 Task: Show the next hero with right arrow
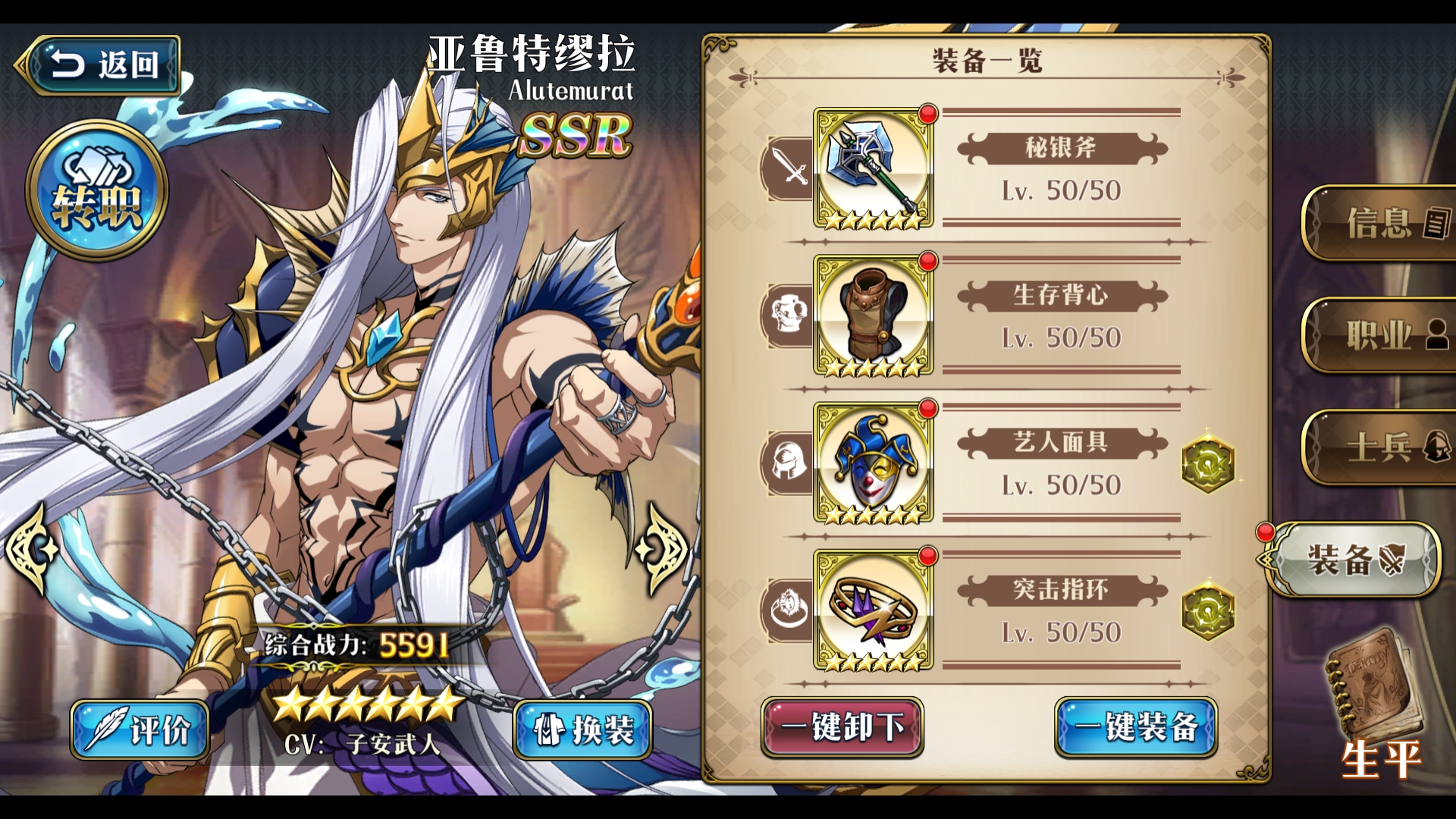click(662, 548)
